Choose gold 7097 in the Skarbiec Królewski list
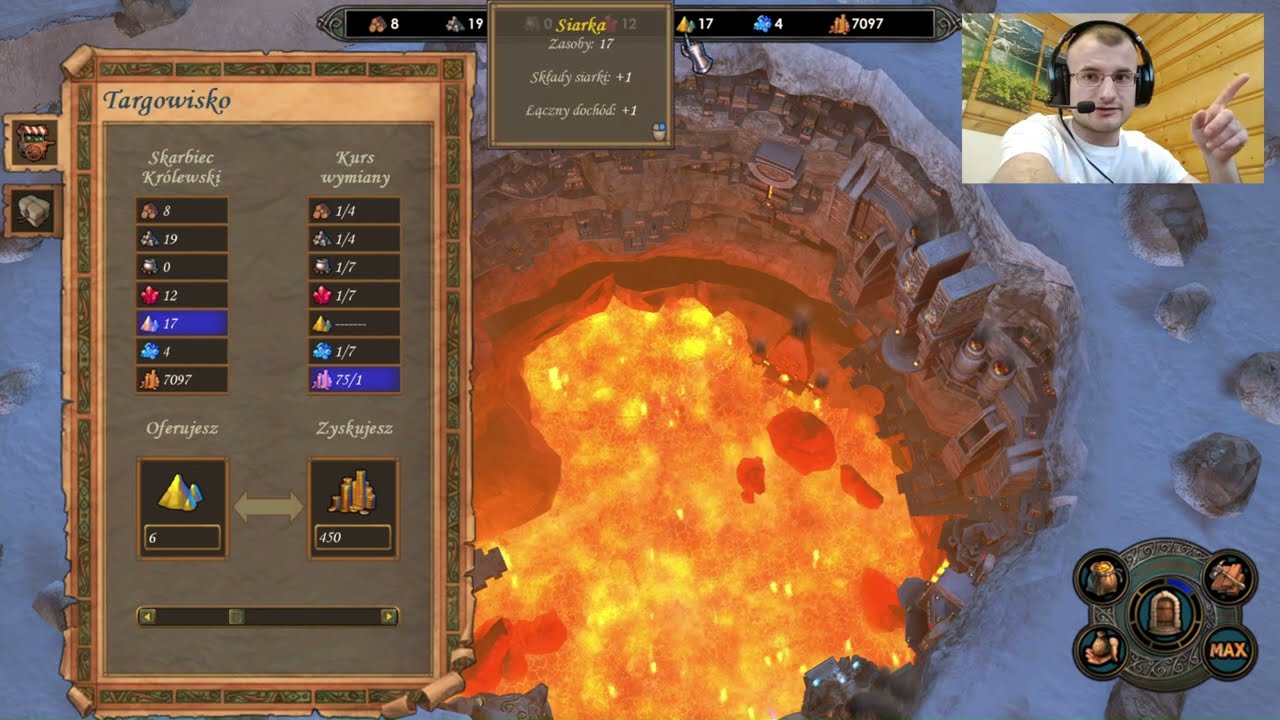This screenshot has height=720, width=1280. pyautogui.click(x=181, y=379)
